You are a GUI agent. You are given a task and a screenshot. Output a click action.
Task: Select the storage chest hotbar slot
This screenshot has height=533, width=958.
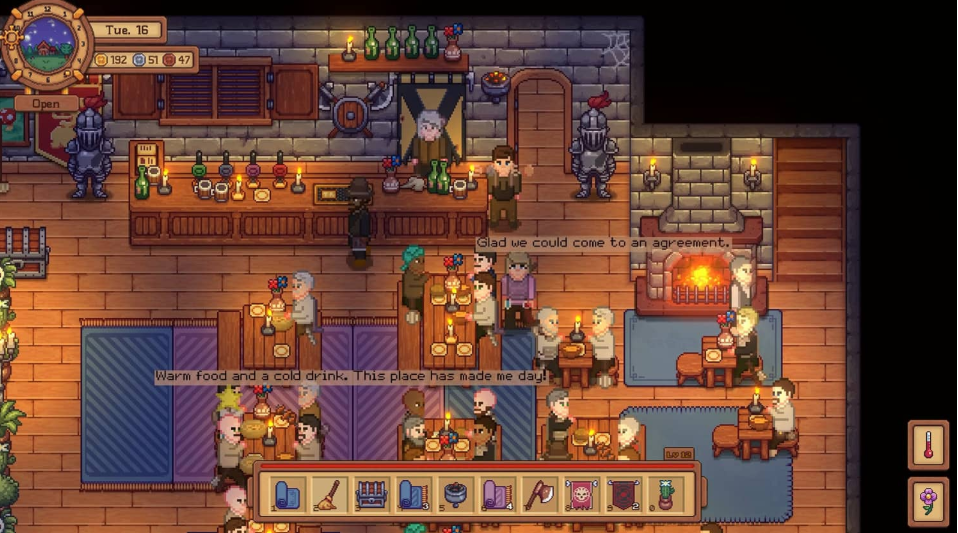click(371, 494)
